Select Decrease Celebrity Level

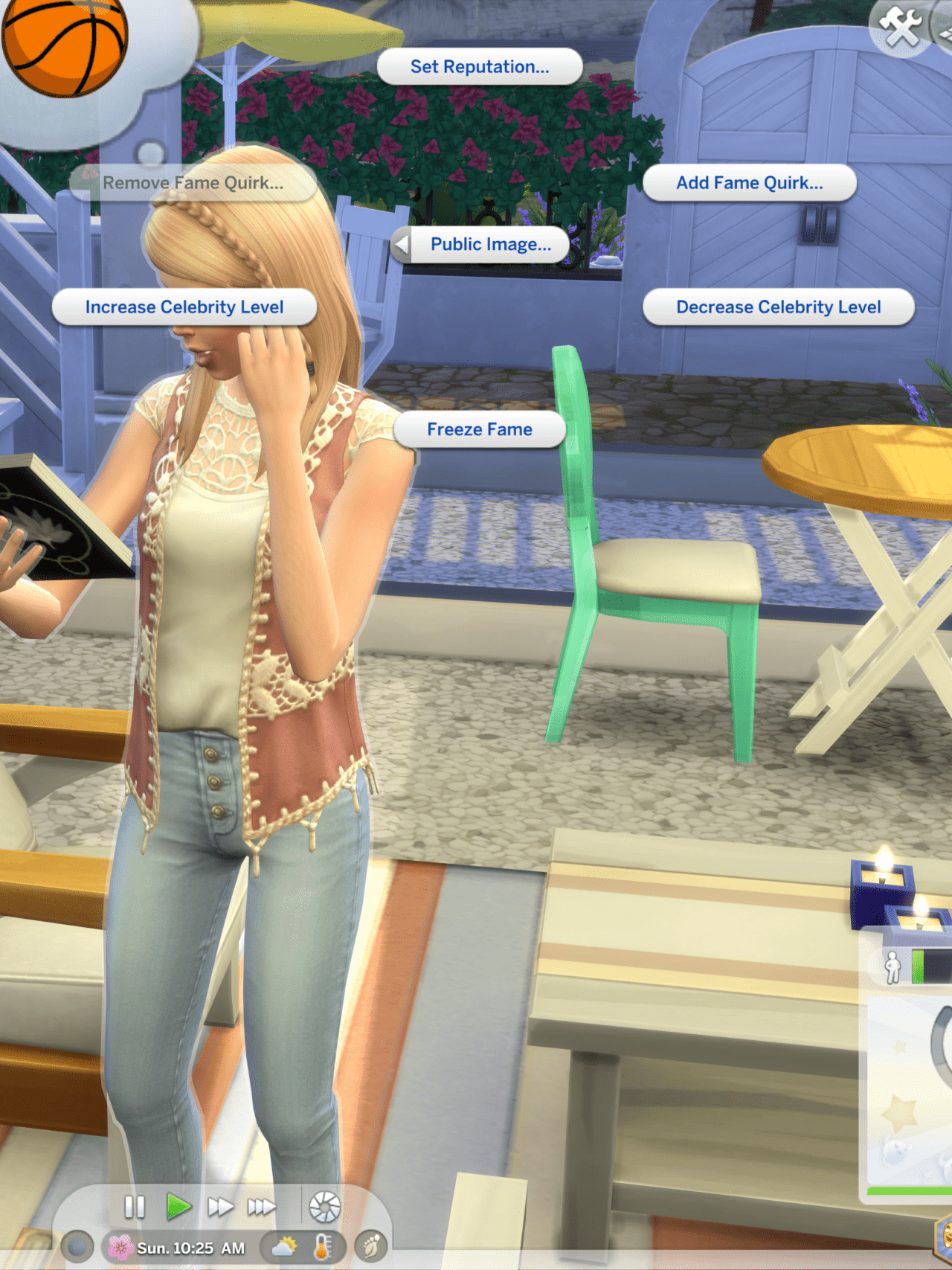[778, 307]
